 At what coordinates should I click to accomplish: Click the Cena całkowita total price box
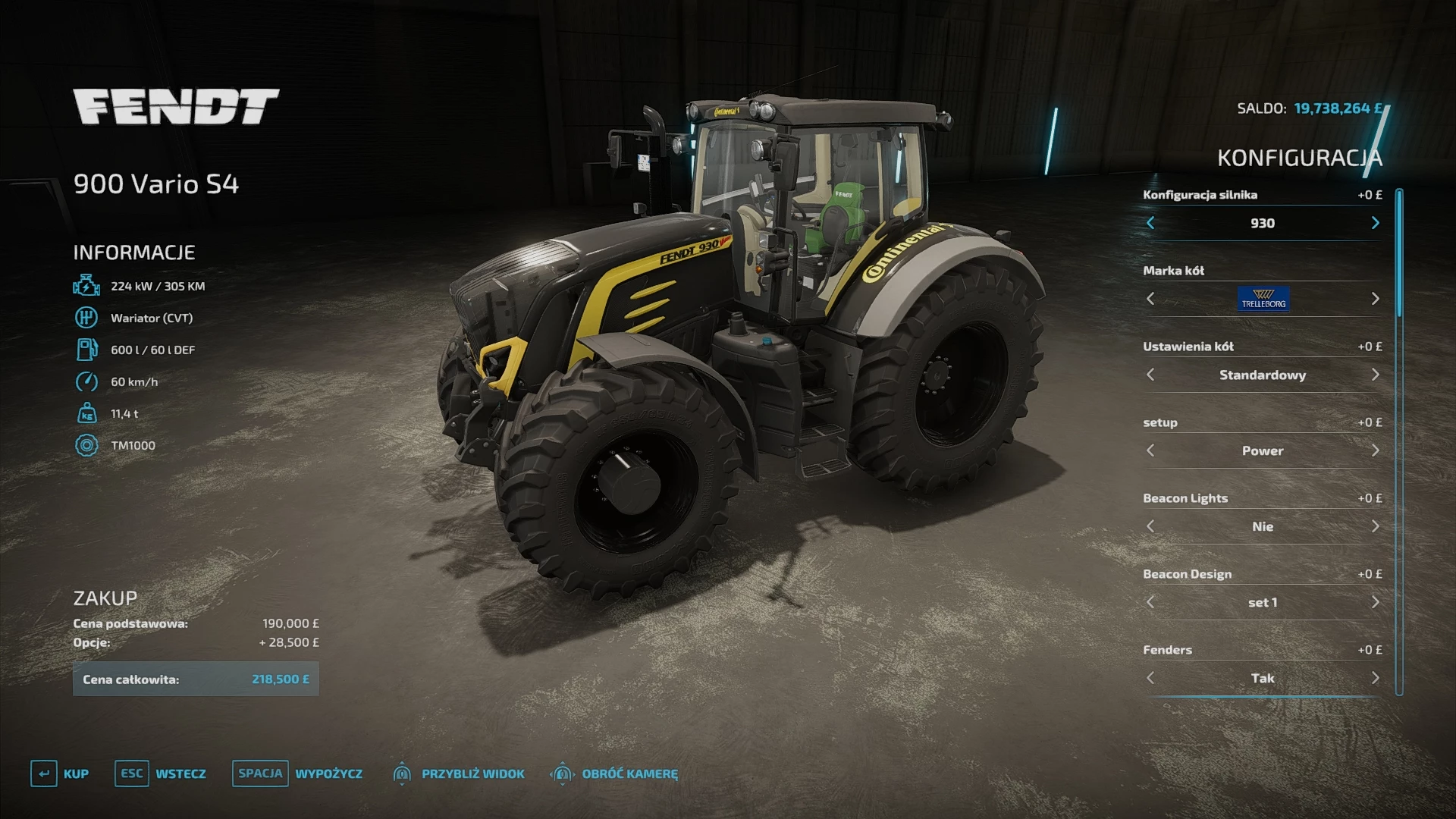[x=196, y=679]
